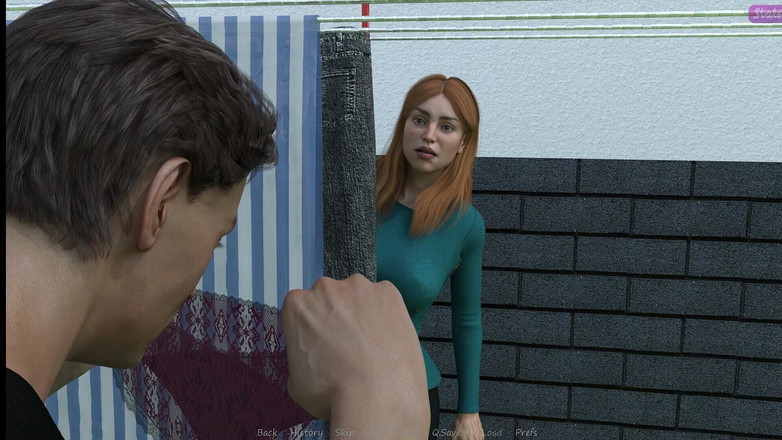Open the Load menu
The width and height of the screenshot is (782, 440).
(x=491, y=433)
